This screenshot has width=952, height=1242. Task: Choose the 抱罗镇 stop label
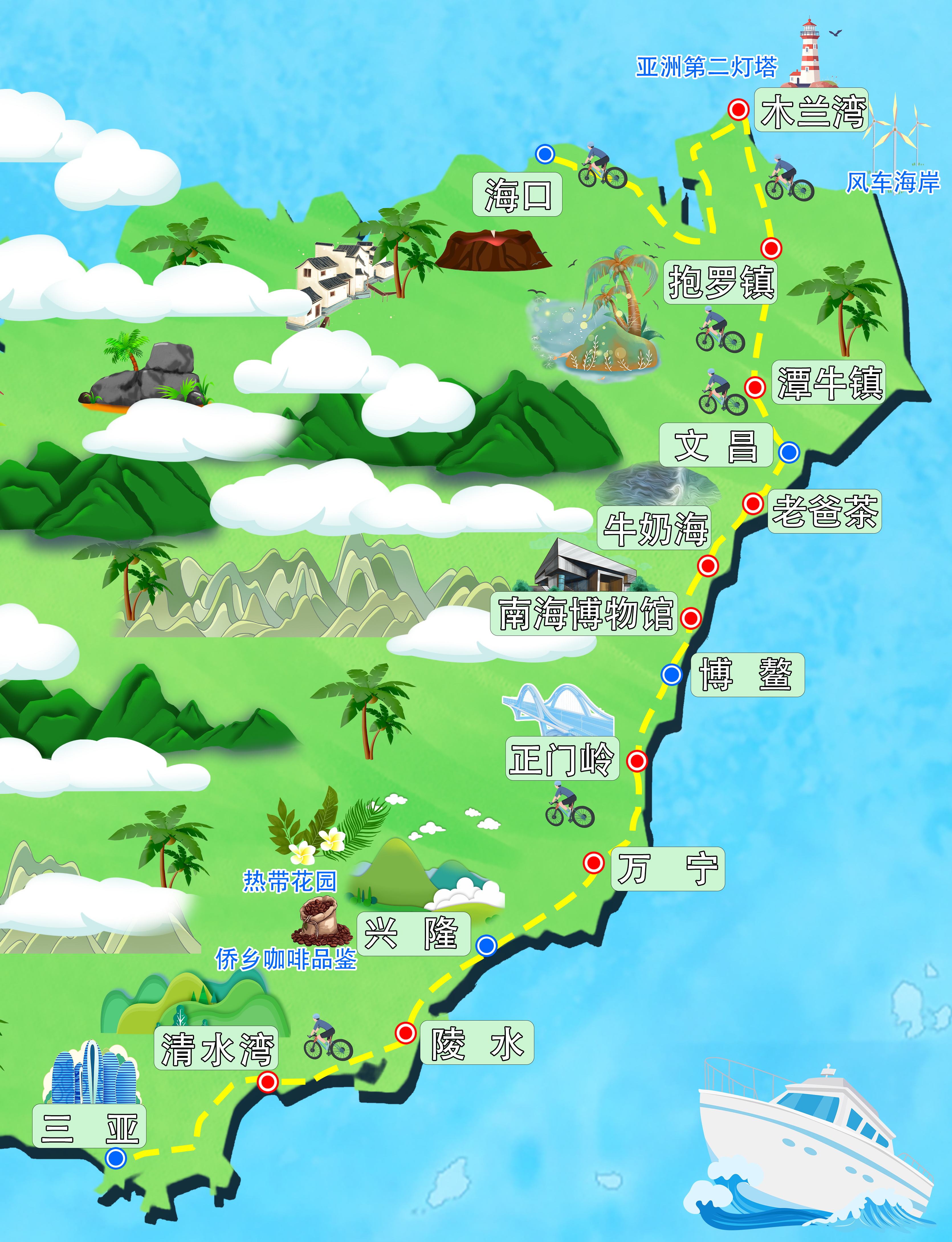720,282
